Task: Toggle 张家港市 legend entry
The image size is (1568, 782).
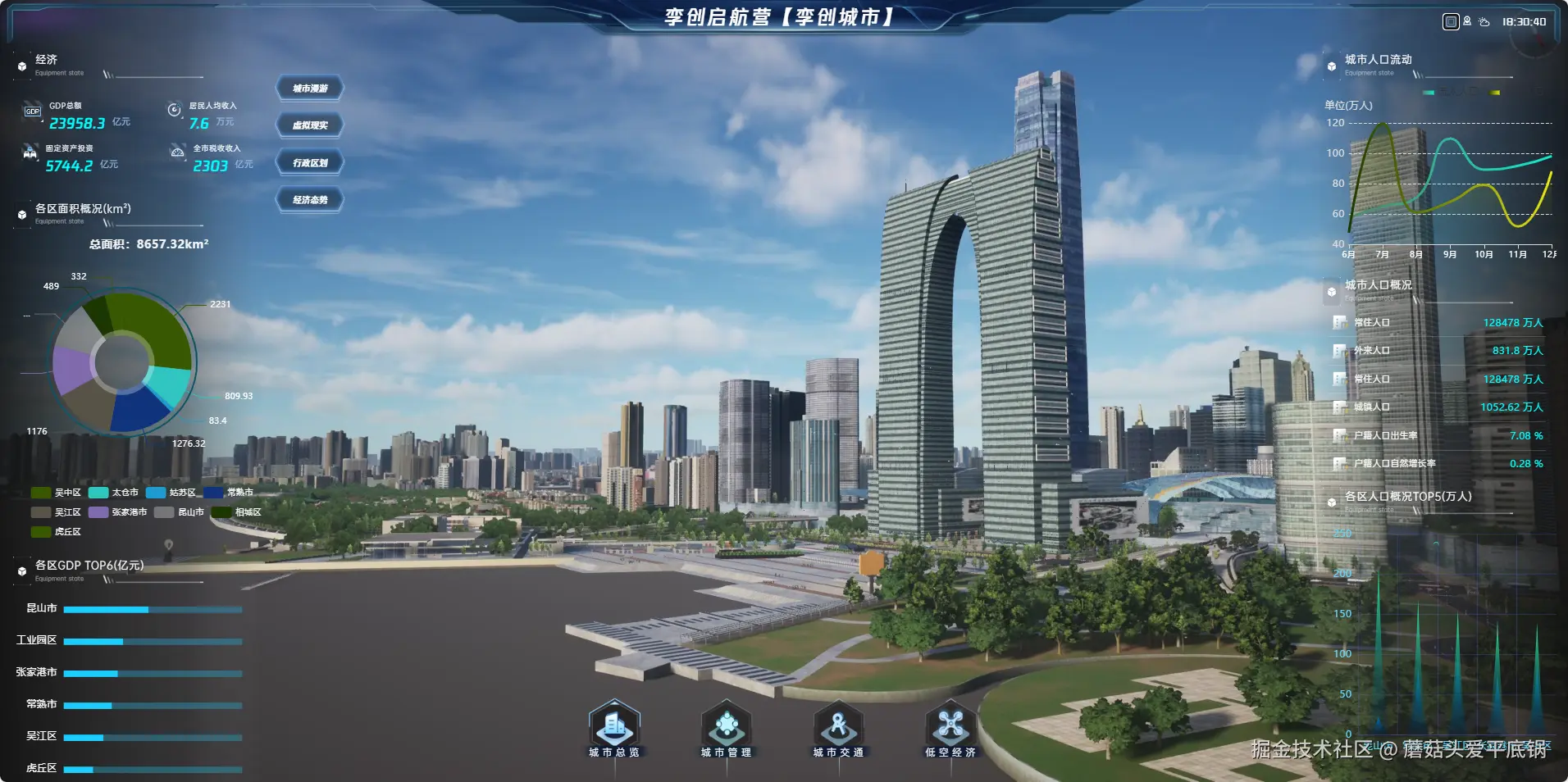Action: point(118,512)
